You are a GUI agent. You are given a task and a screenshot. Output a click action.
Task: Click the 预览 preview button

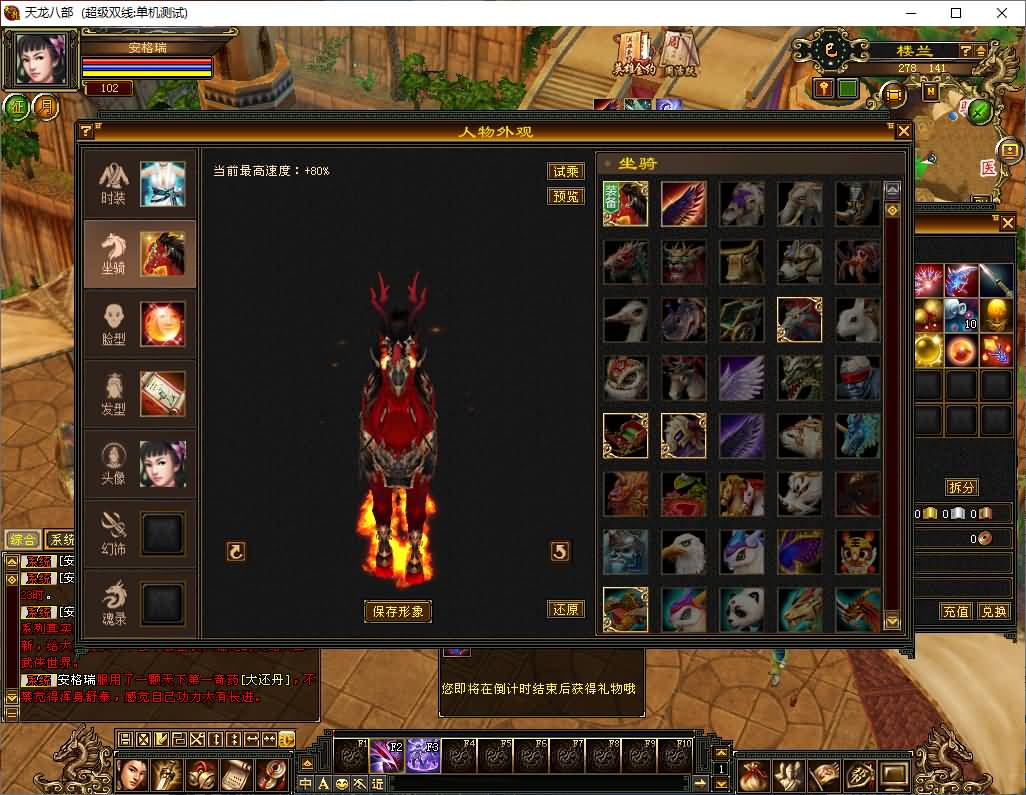tap(566, 196)
